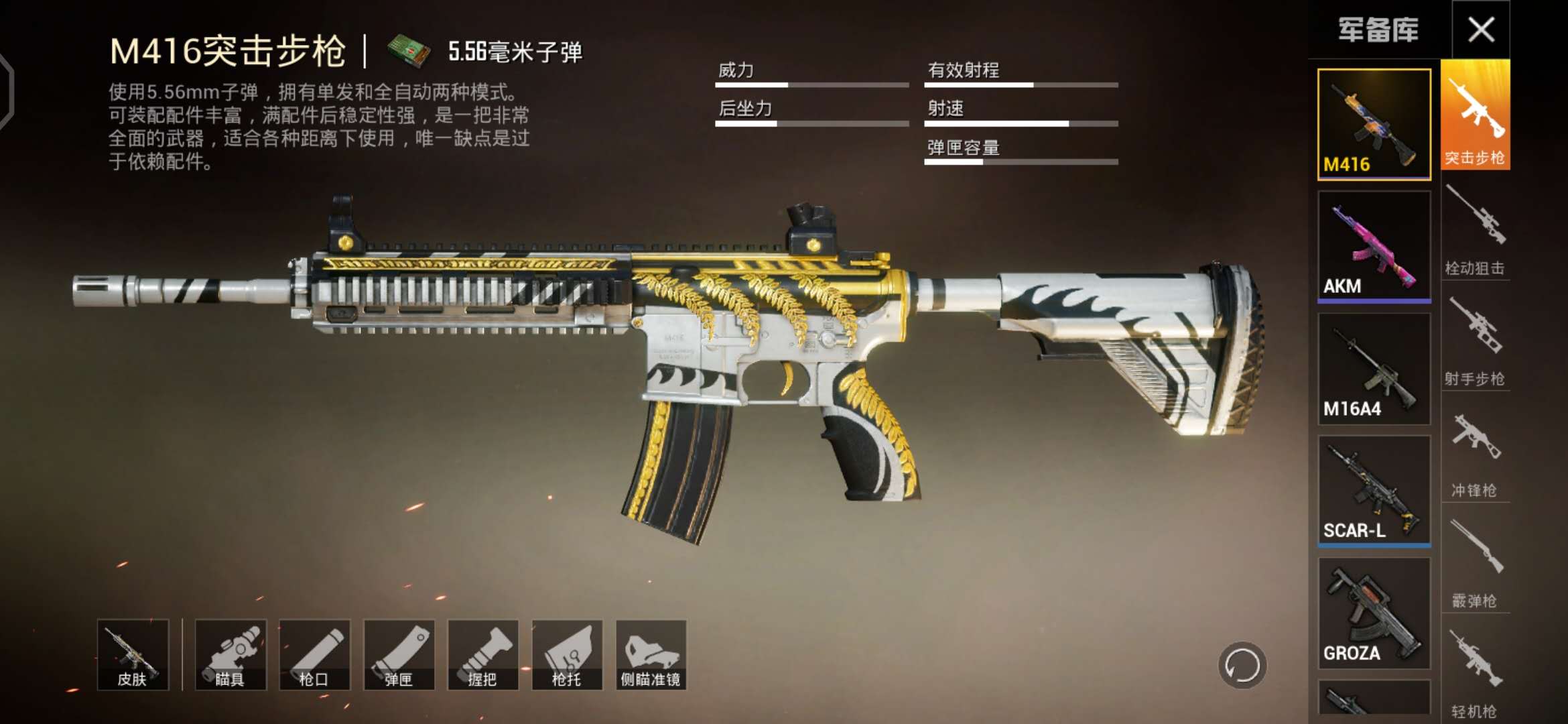Click the circular reset rotation button
The width and height of the screenshot is (1568, 724).
pyautogui.click(x=1242, y=666)
